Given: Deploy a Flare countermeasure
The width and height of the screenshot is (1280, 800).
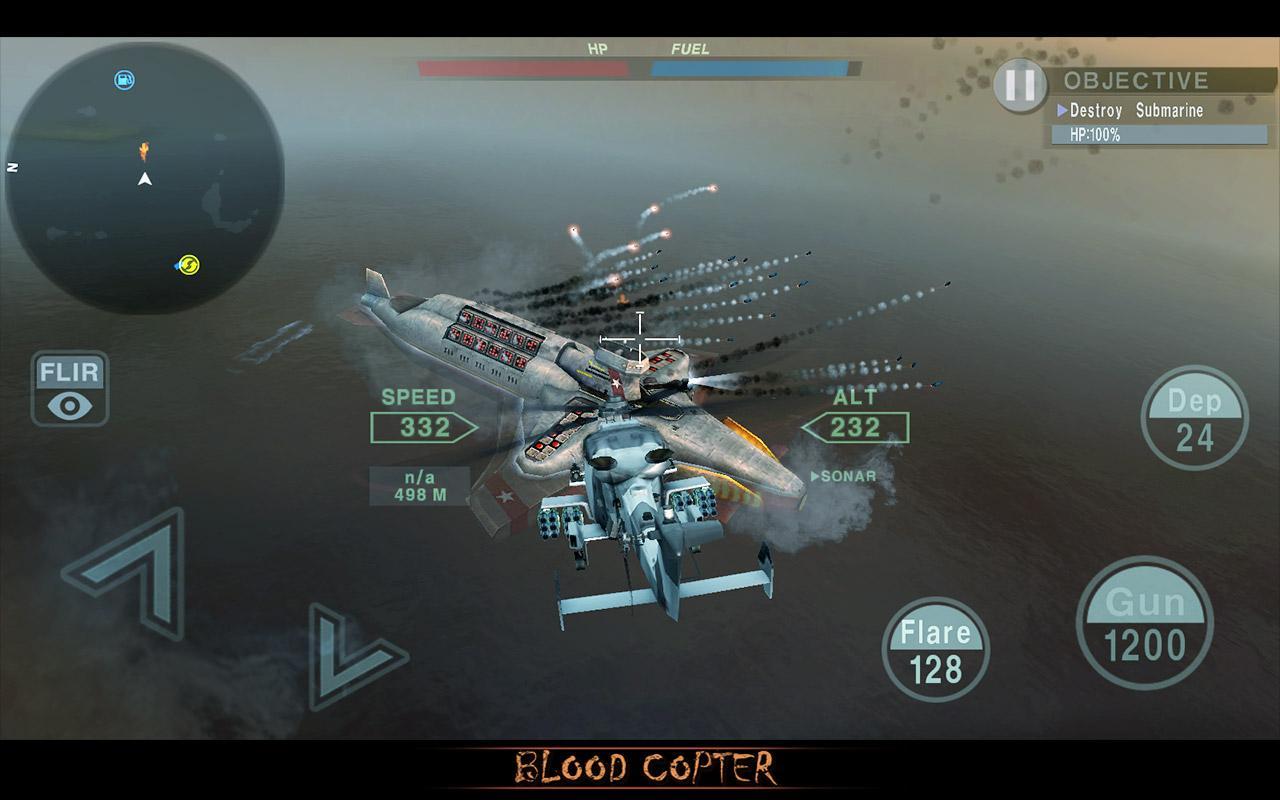Looking at the screenshot, I should (936, 650).
